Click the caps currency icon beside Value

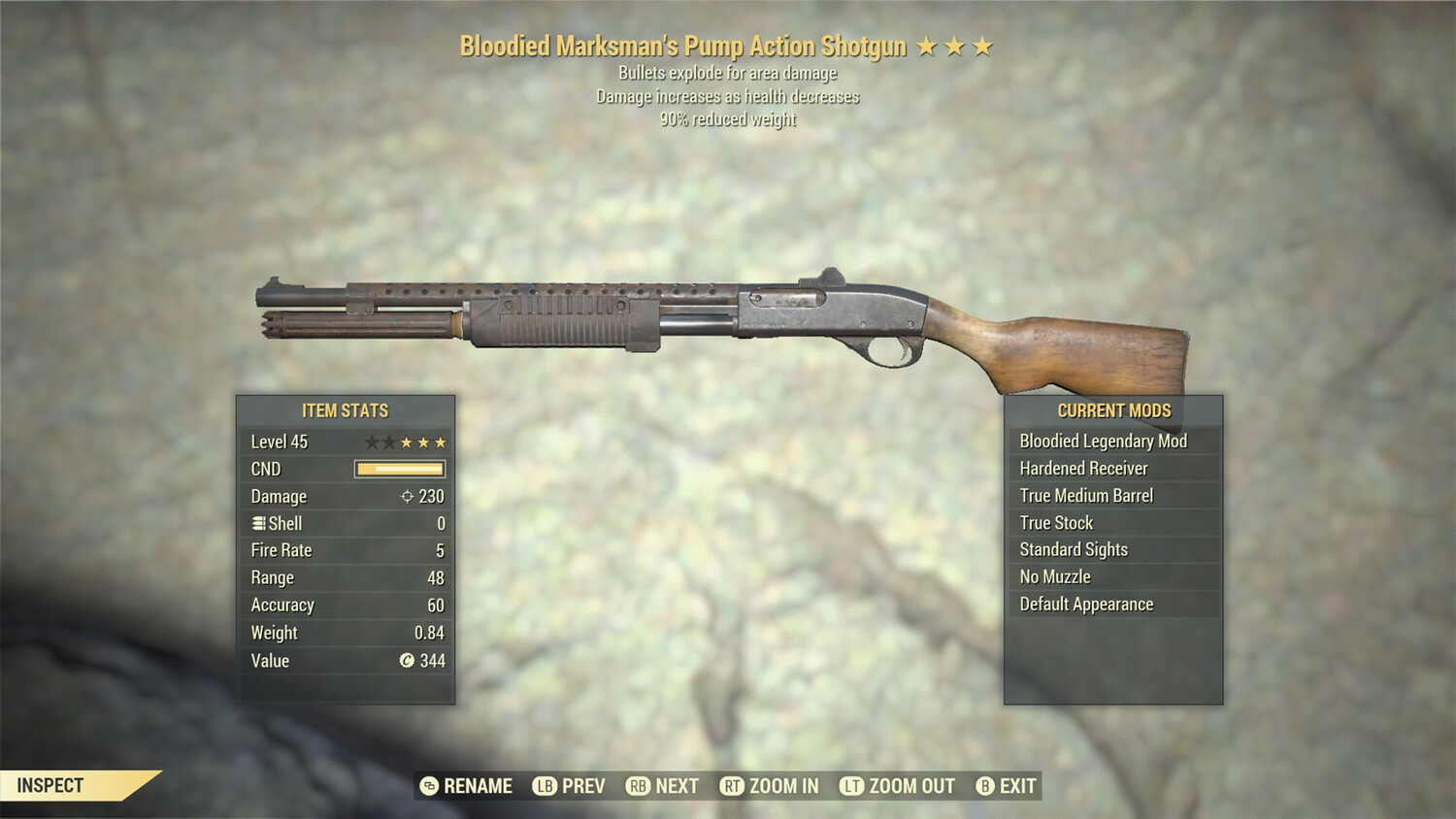405,661
